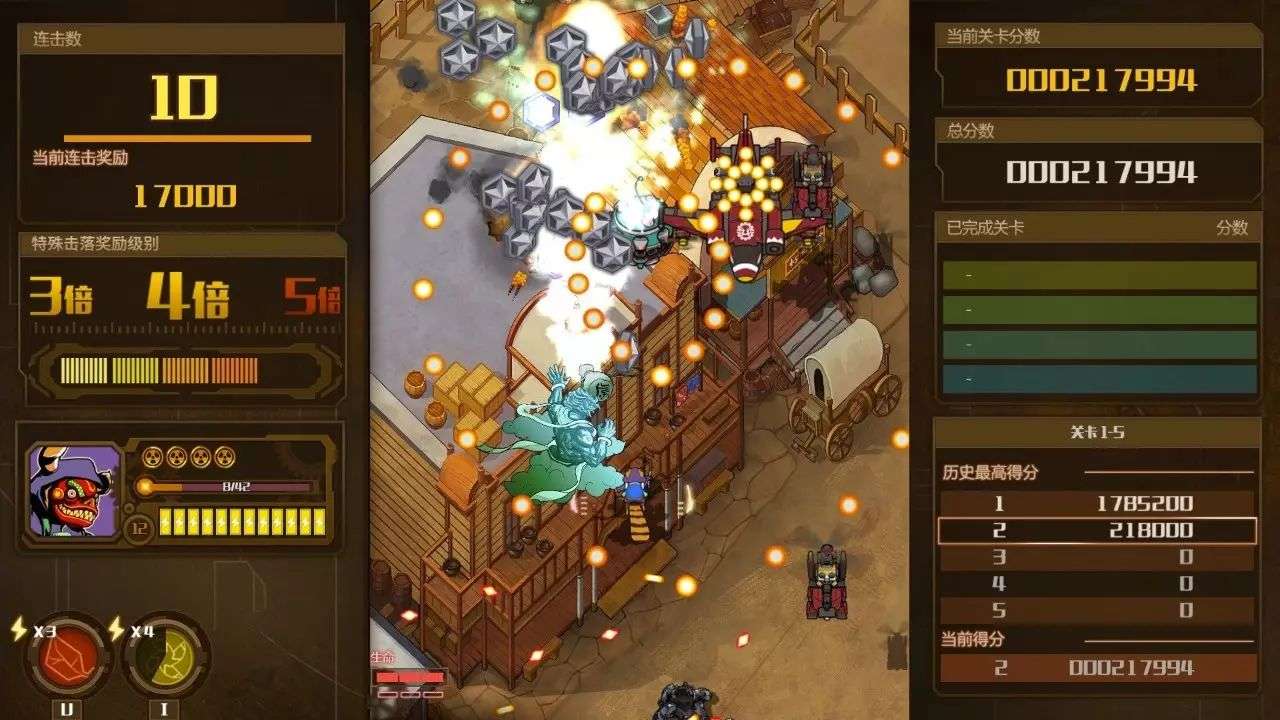Click the 8/42 boss health progress bar
Screen dimensions: 1280x720
tap(225, 487)
